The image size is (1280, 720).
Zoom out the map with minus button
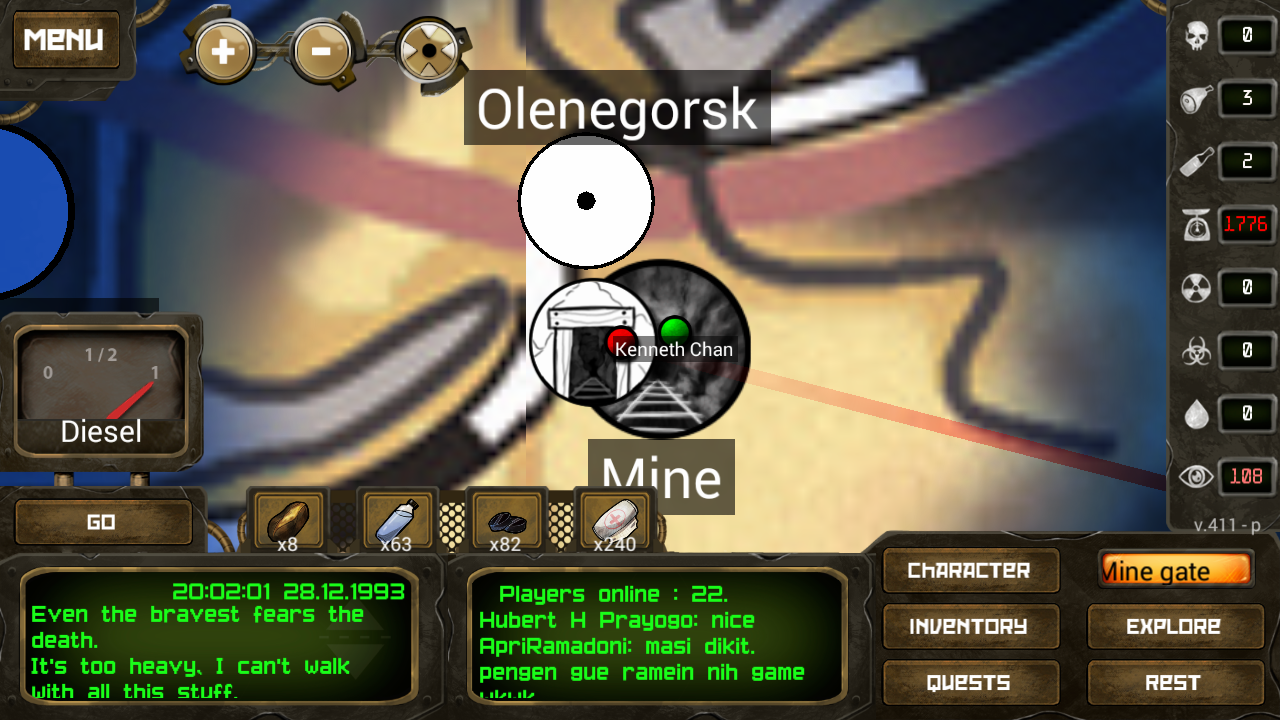[x=321, y=50]
